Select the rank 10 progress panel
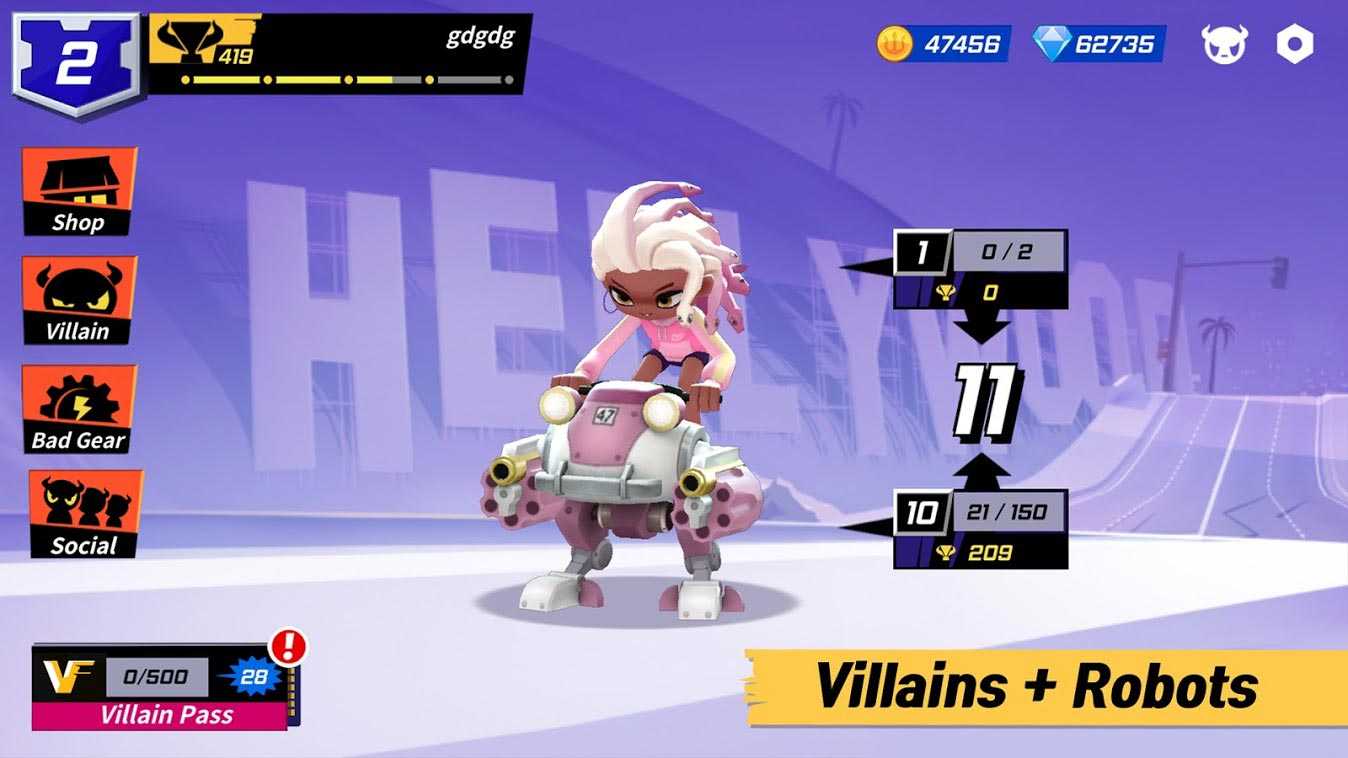Viewport: 1348px width, 758px height. [x=980, y=530]
